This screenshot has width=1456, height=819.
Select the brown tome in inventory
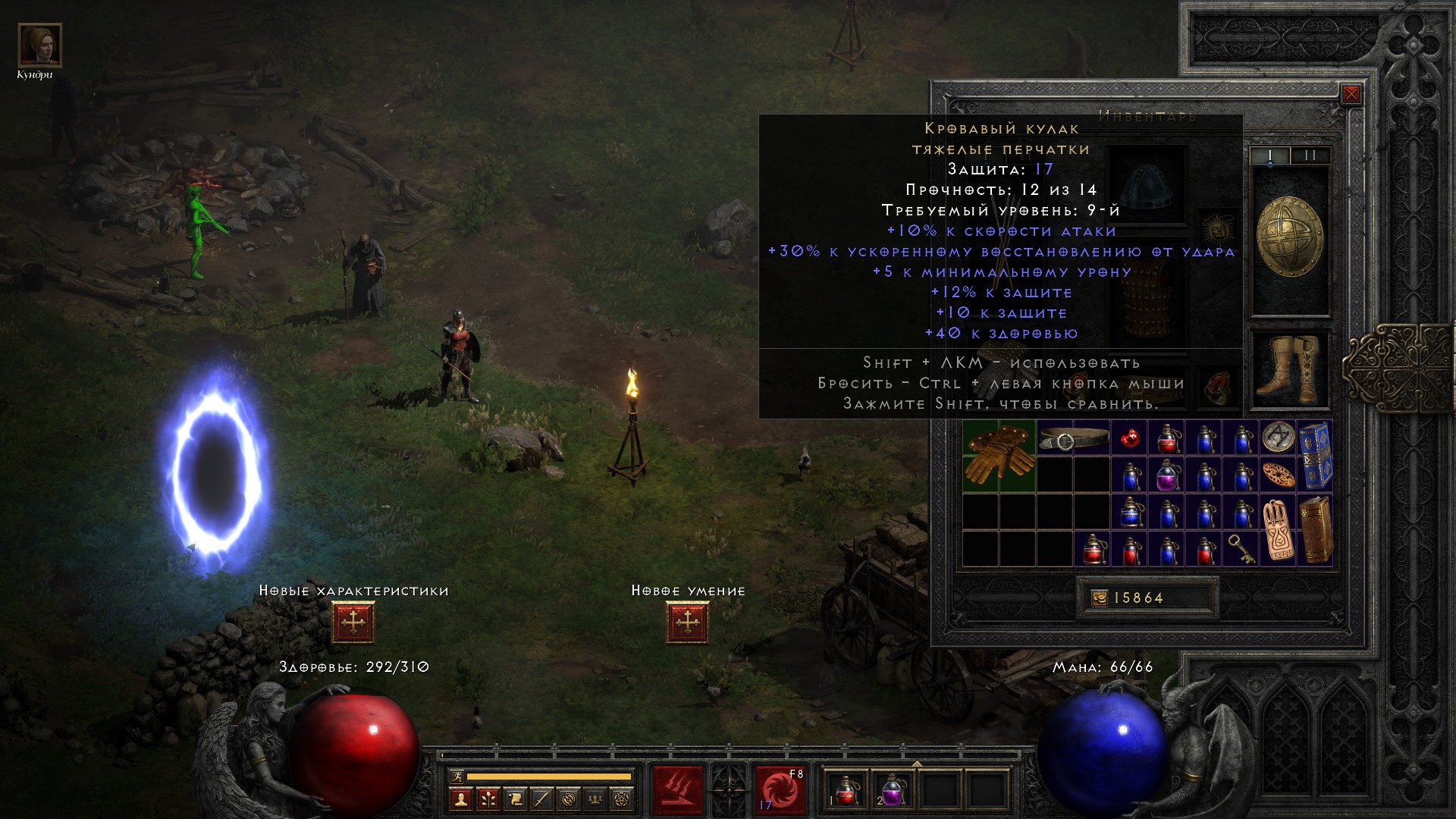click(x=1315, y=529)
